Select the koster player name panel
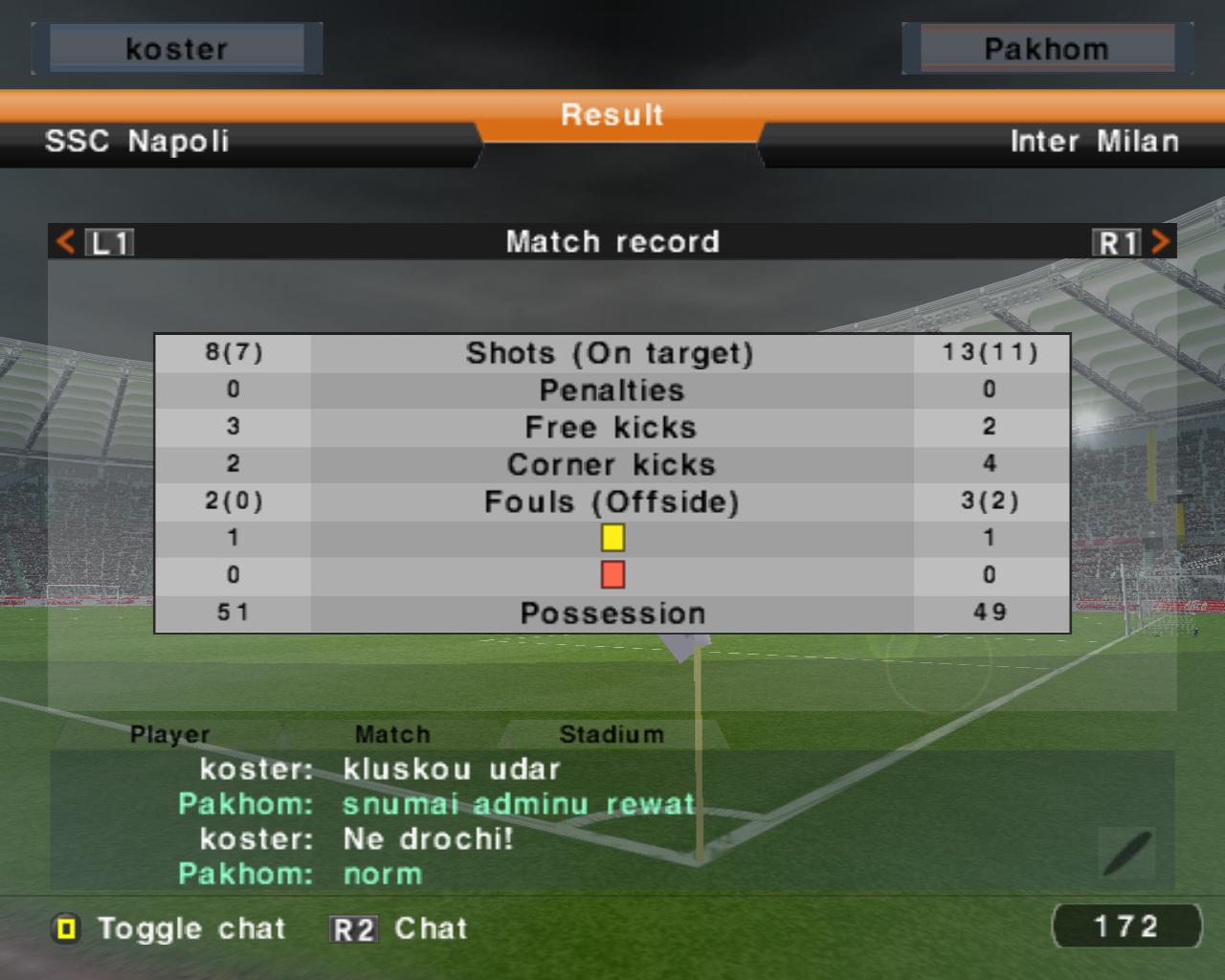This screenshot has width=1225, height=980. [x=177, y=49]
